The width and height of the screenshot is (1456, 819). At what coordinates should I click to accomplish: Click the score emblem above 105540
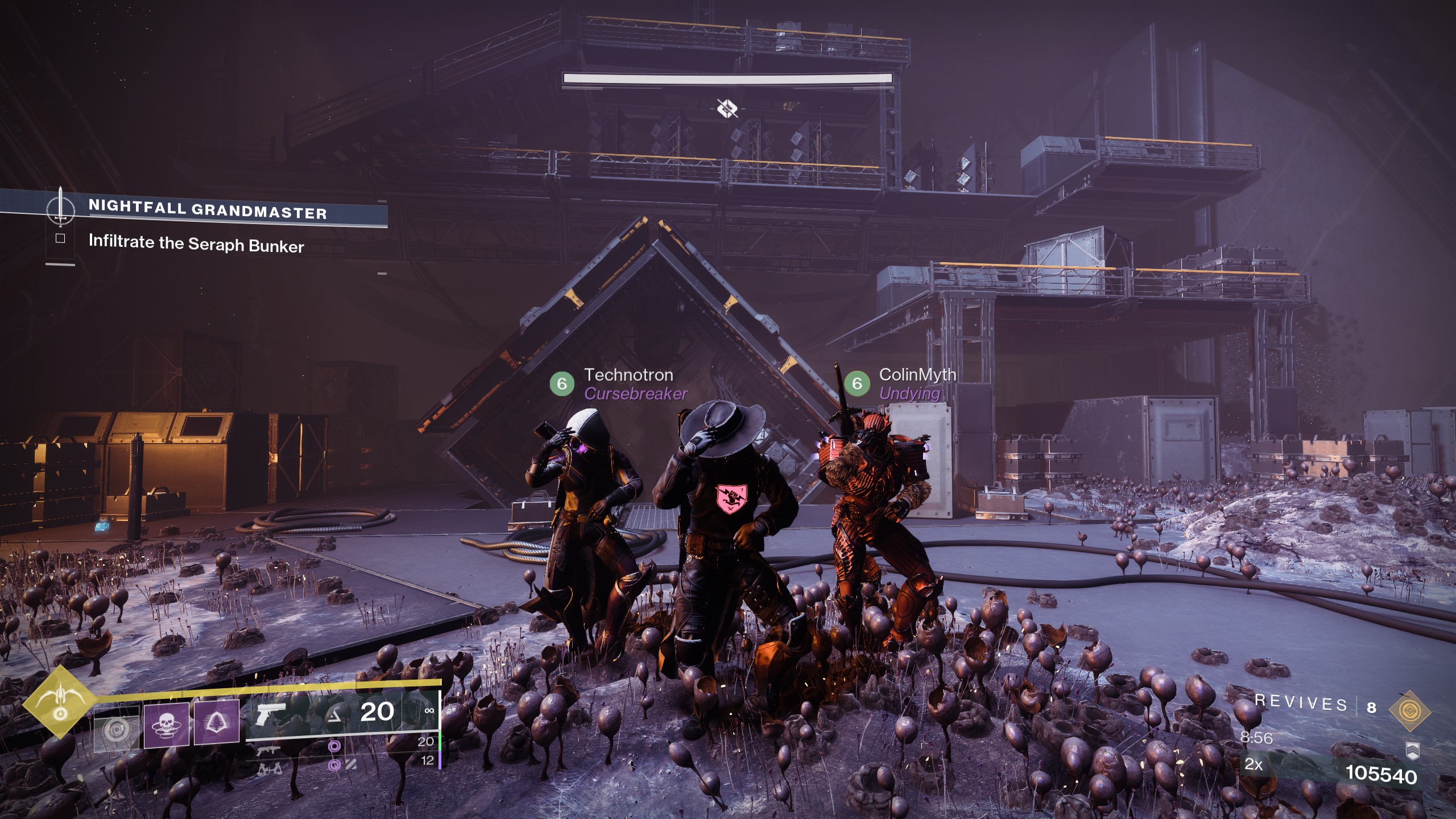coord(1412,750)
